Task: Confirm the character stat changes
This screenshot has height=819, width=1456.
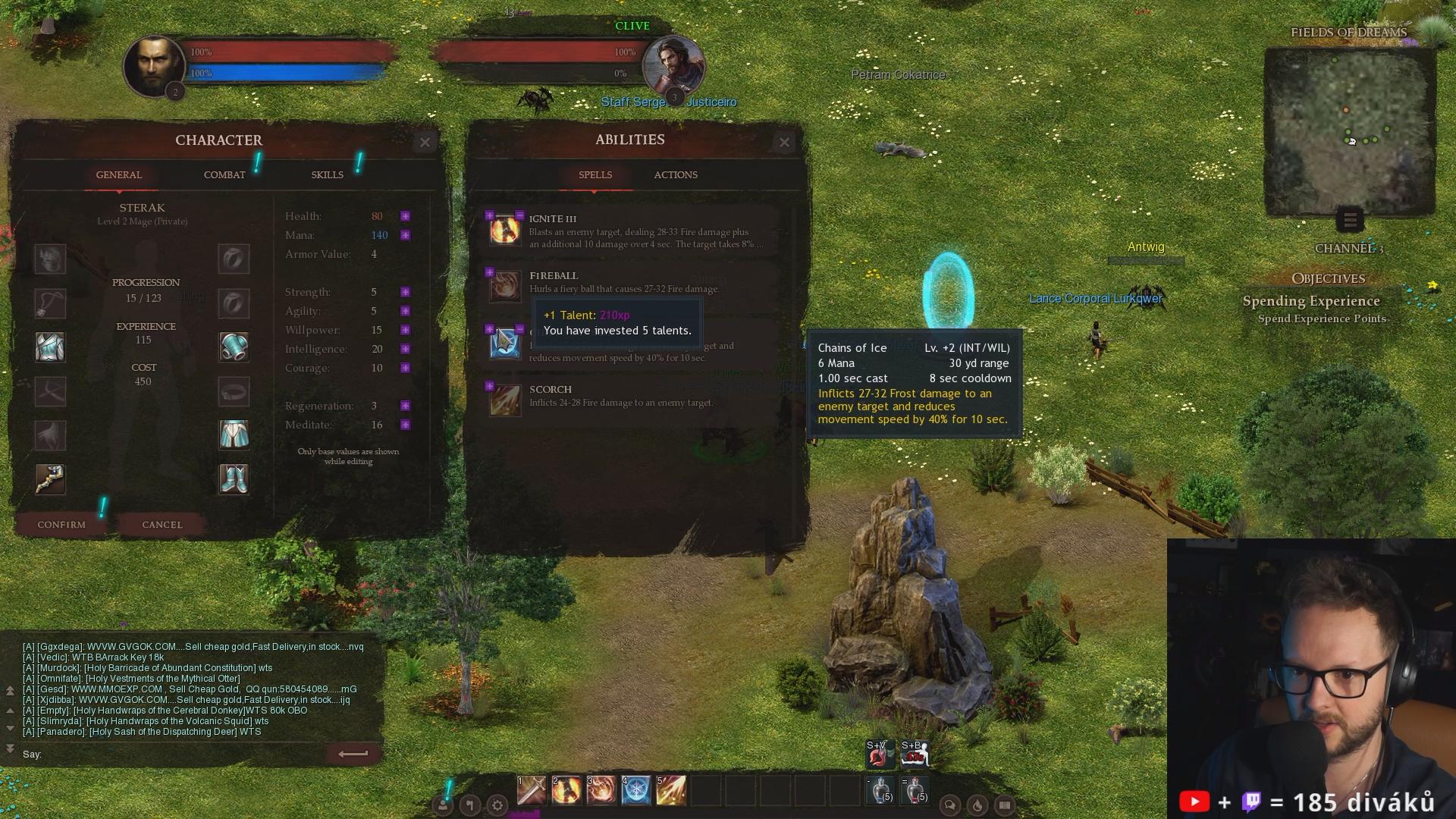Action: (x=61, y=524)
